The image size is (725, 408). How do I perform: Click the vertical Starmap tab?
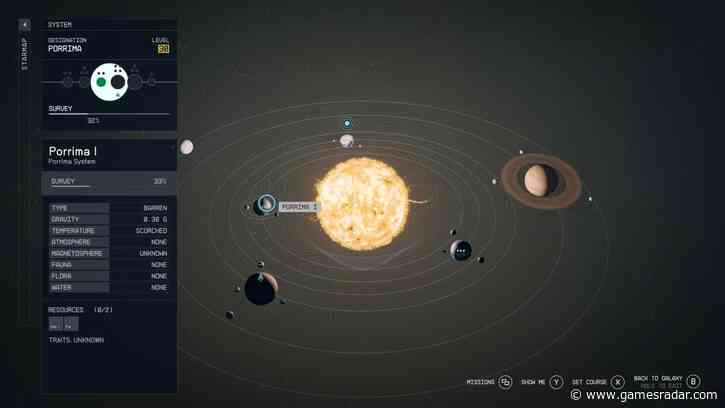(25, 54)
